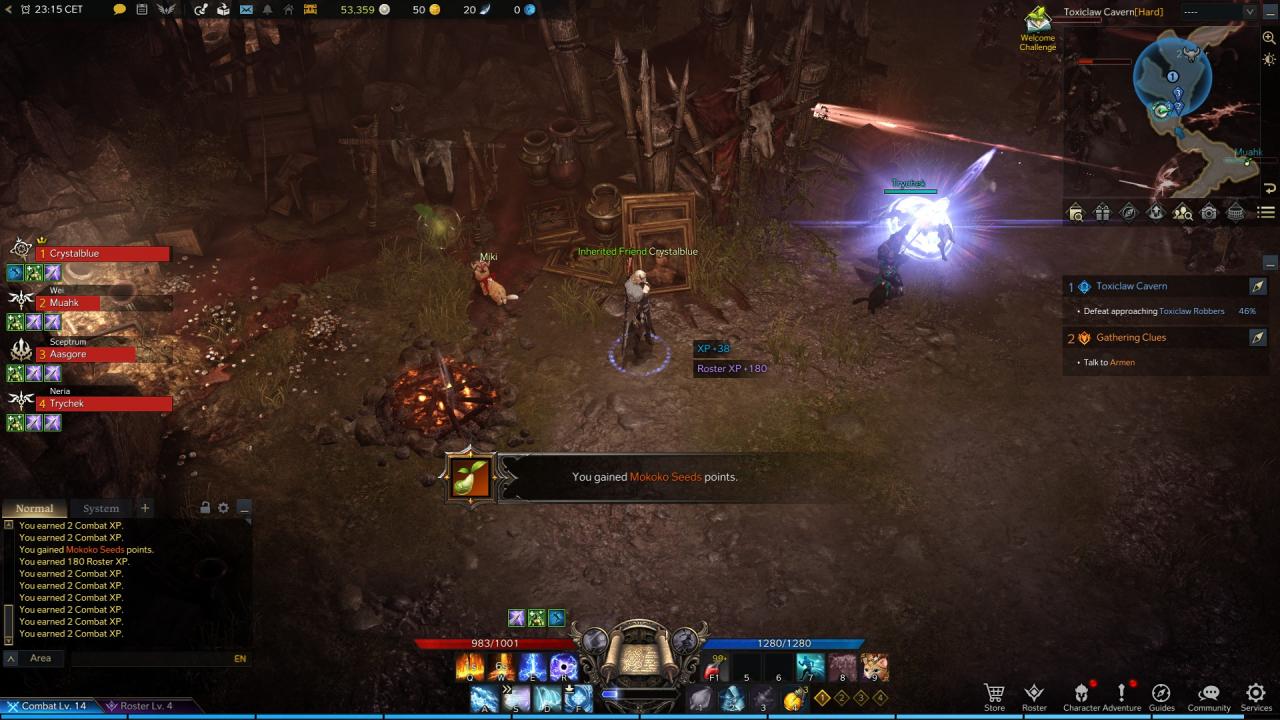Screen dimensions: 1280x720
Task: Open the Roster menu
Action: 1034,696
